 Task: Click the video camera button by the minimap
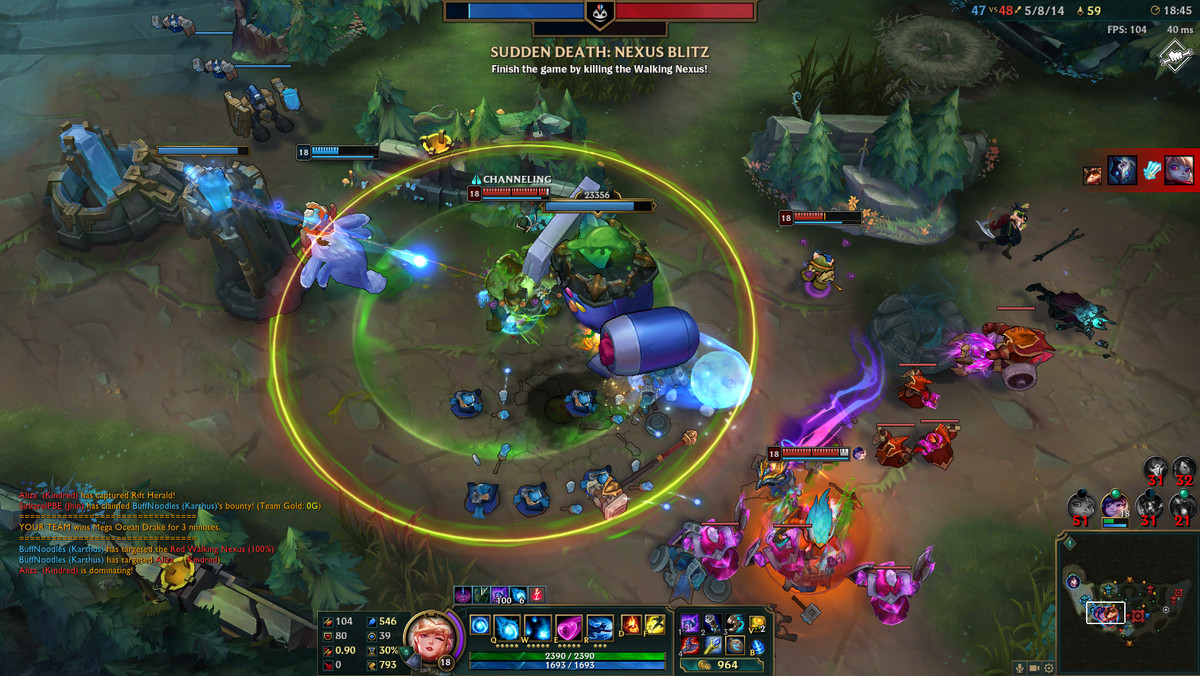click(1033, 667)
